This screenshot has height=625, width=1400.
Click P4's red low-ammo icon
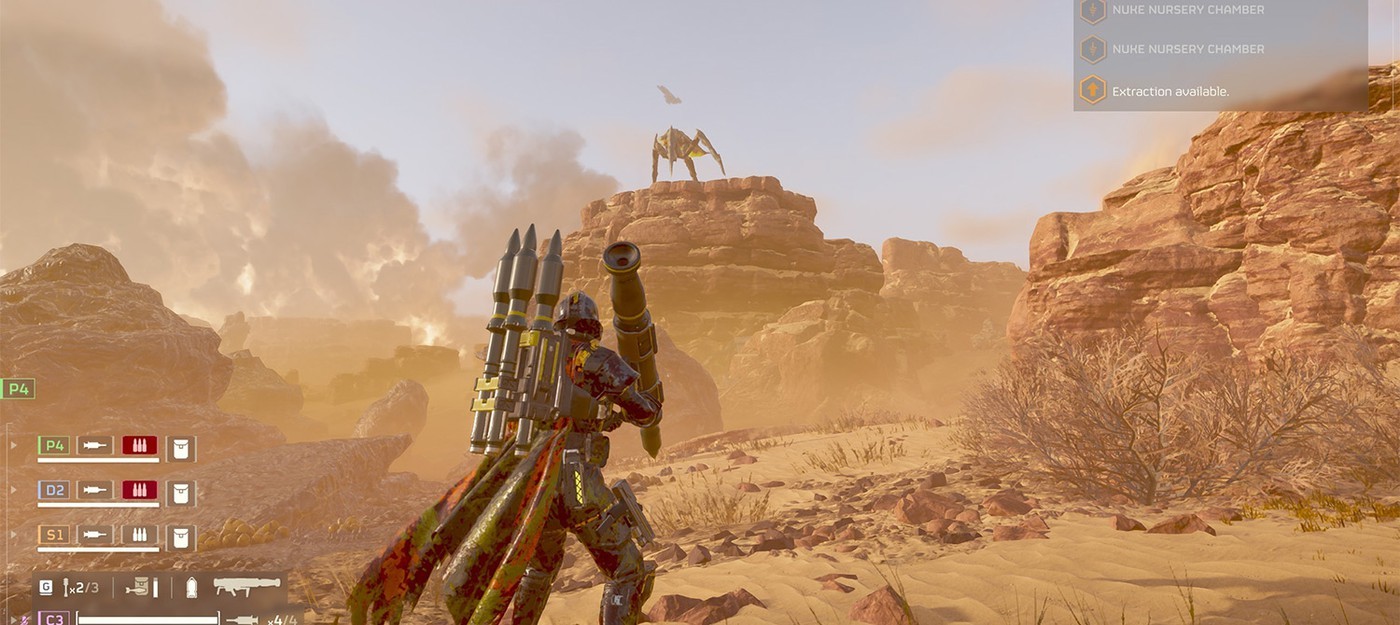(x=140, y=446)
